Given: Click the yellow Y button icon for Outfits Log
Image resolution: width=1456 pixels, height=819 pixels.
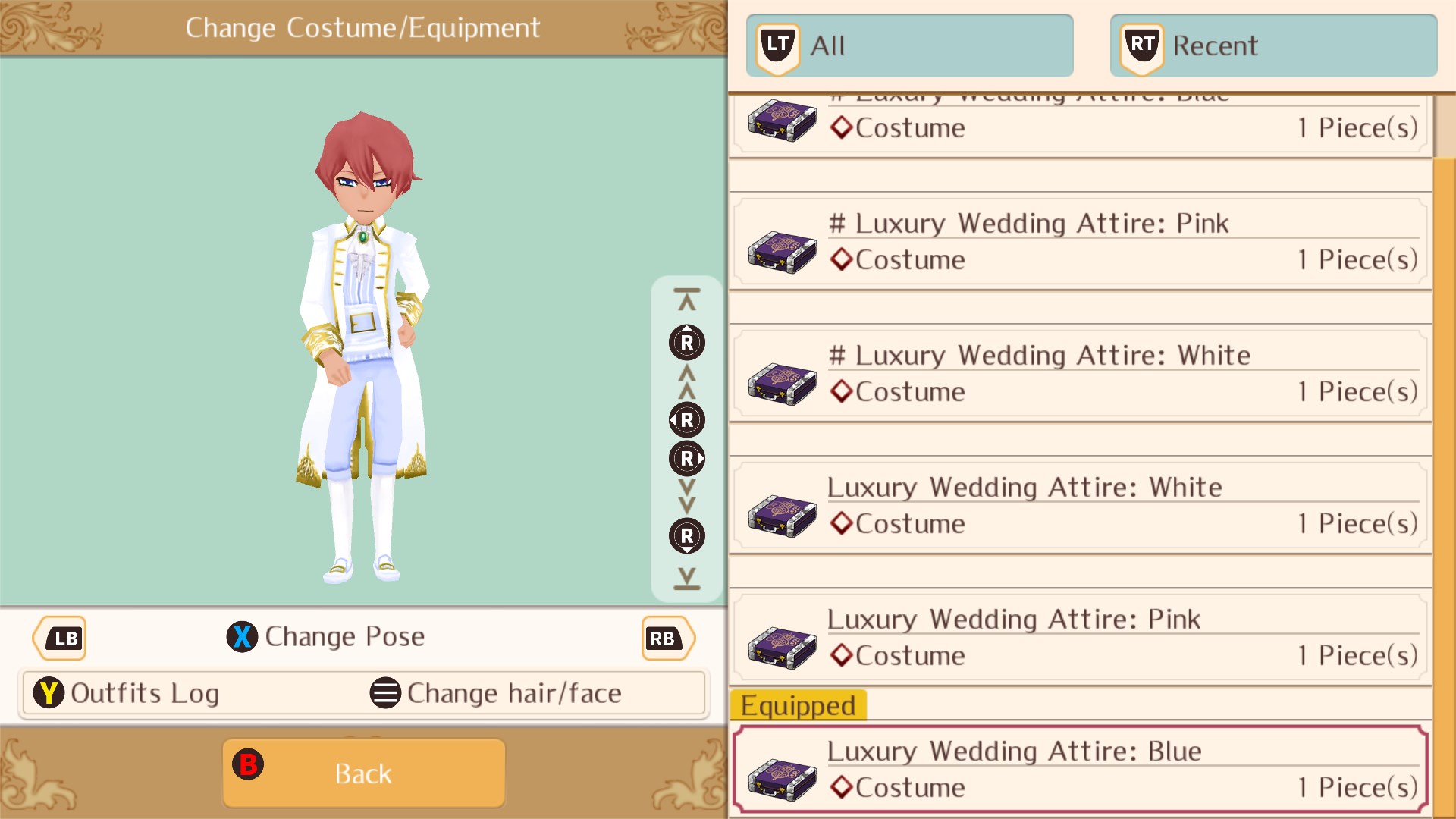Looking at the screenshot, I should (49, 692).
